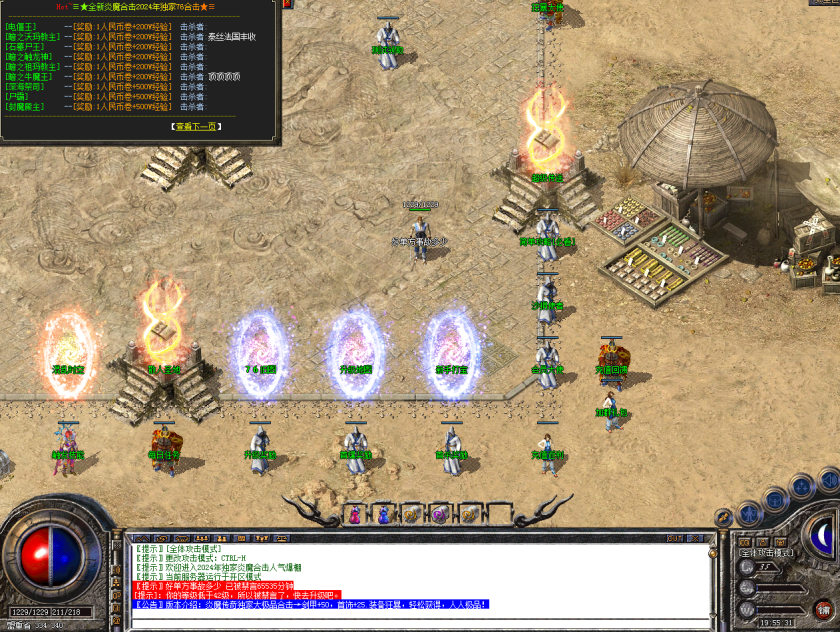Select the 封魔殿主 boss entry

click(x=26, y=106)
